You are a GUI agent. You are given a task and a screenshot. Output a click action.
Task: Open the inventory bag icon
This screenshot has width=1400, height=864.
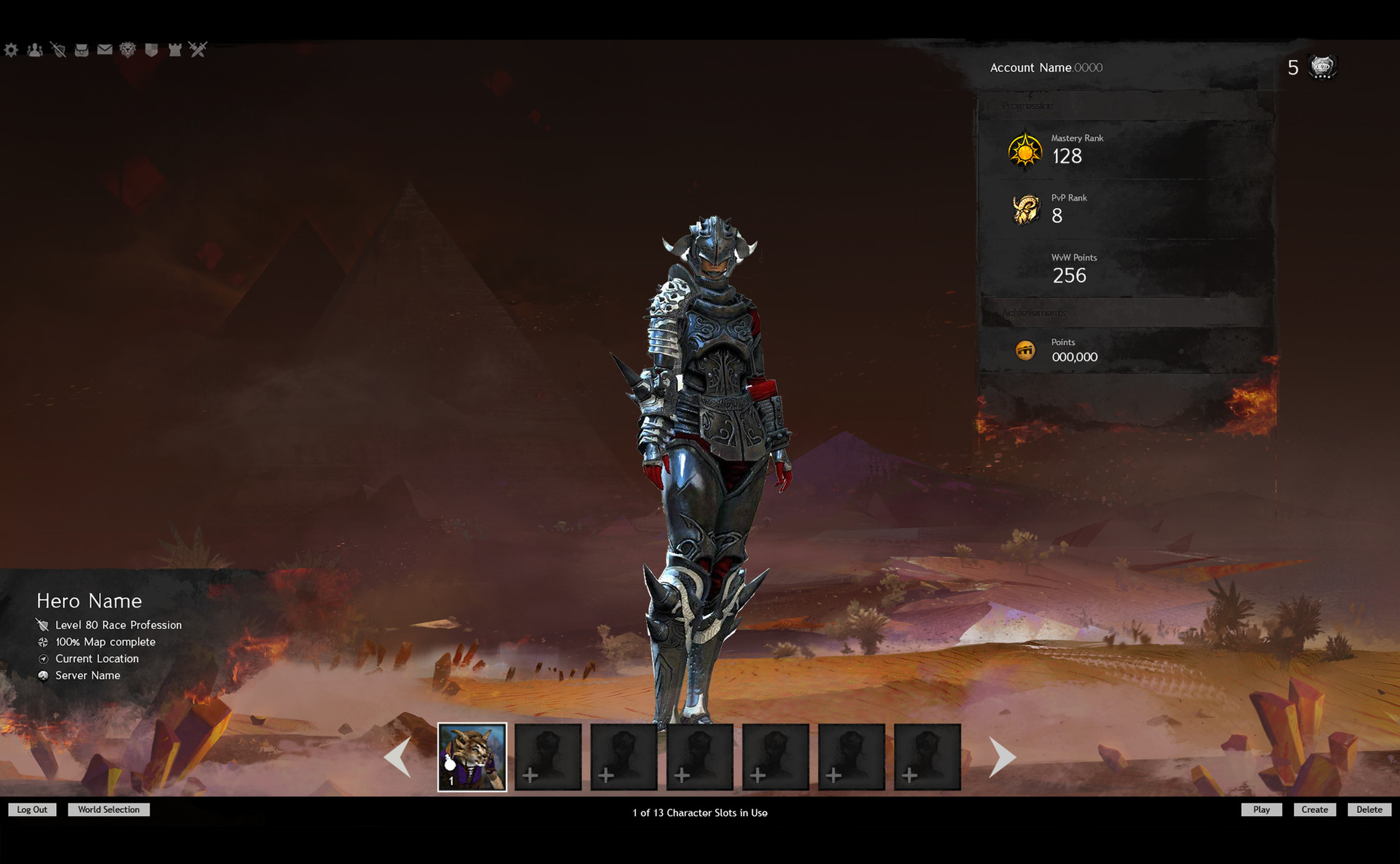[82, 50]
